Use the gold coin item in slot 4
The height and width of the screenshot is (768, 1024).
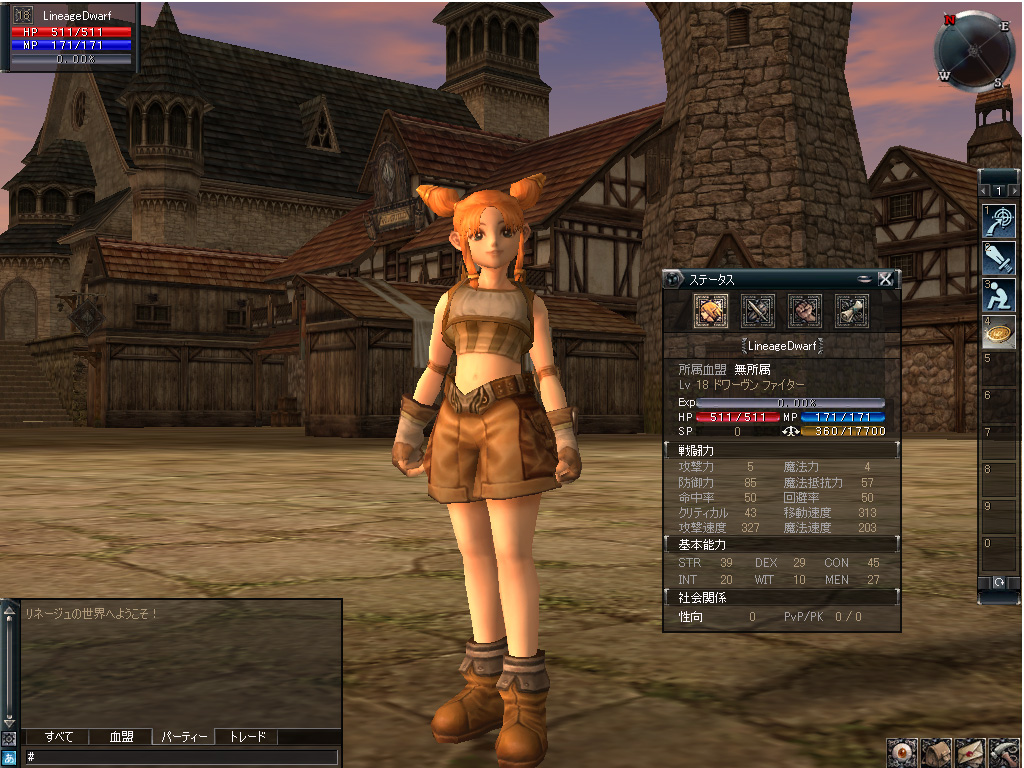click(x=998, y=333)
